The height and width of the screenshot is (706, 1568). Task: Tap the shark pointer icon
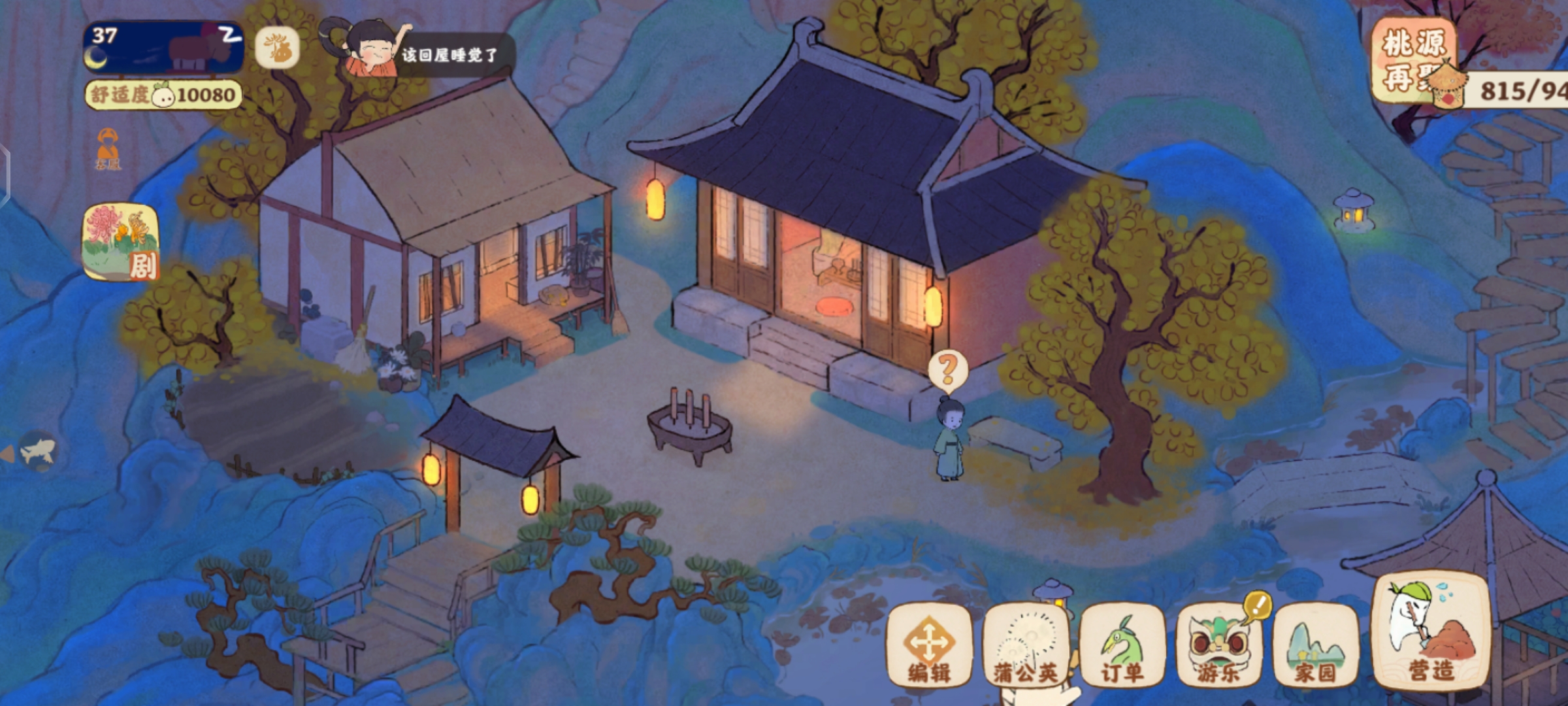click(38, 450)
